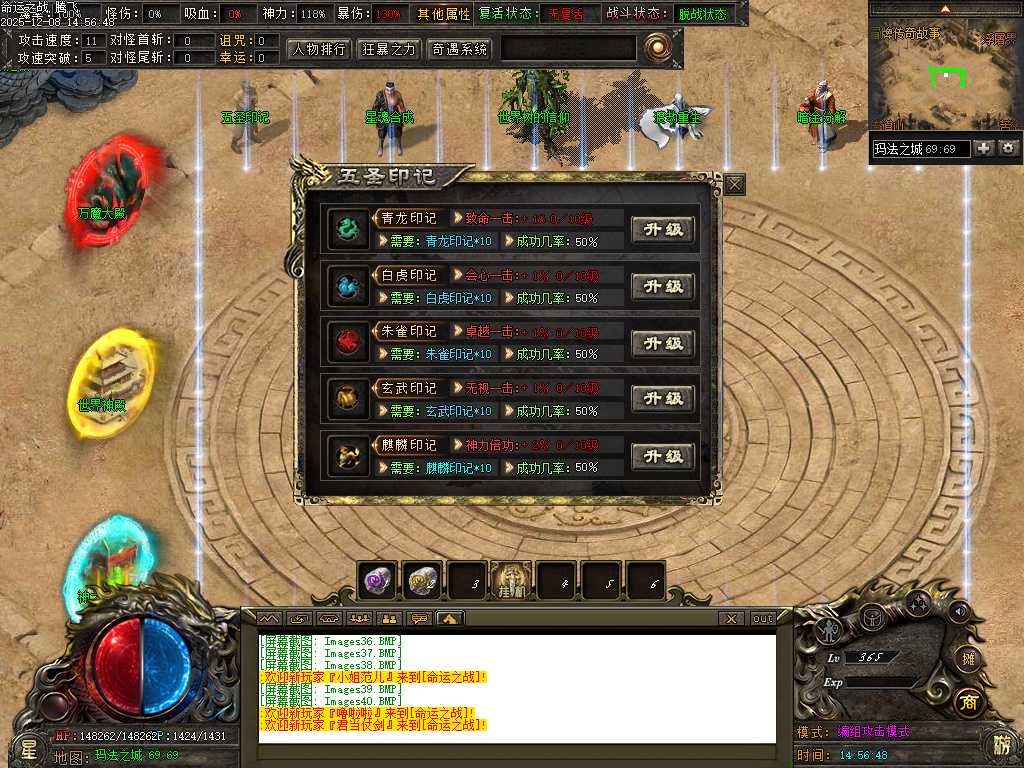This screenshot has height=768, width=1024.
Task: Upgrade the 朱雀印记 seal
Action: click(662, 343)
